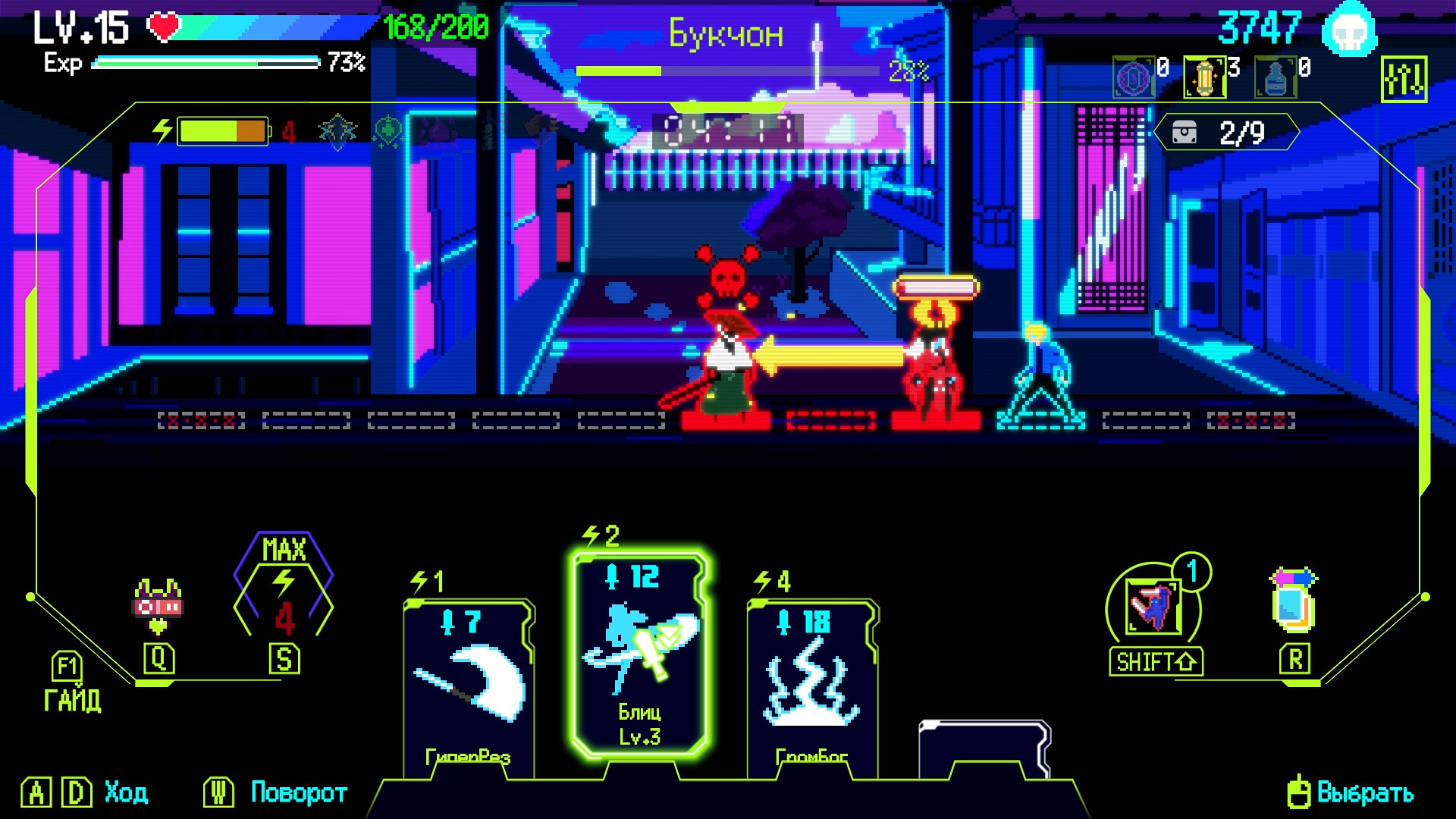This screenshot has height=819, width=1456.
Task: Expand the green heart heal buff icon
Action: click(388, 130)
